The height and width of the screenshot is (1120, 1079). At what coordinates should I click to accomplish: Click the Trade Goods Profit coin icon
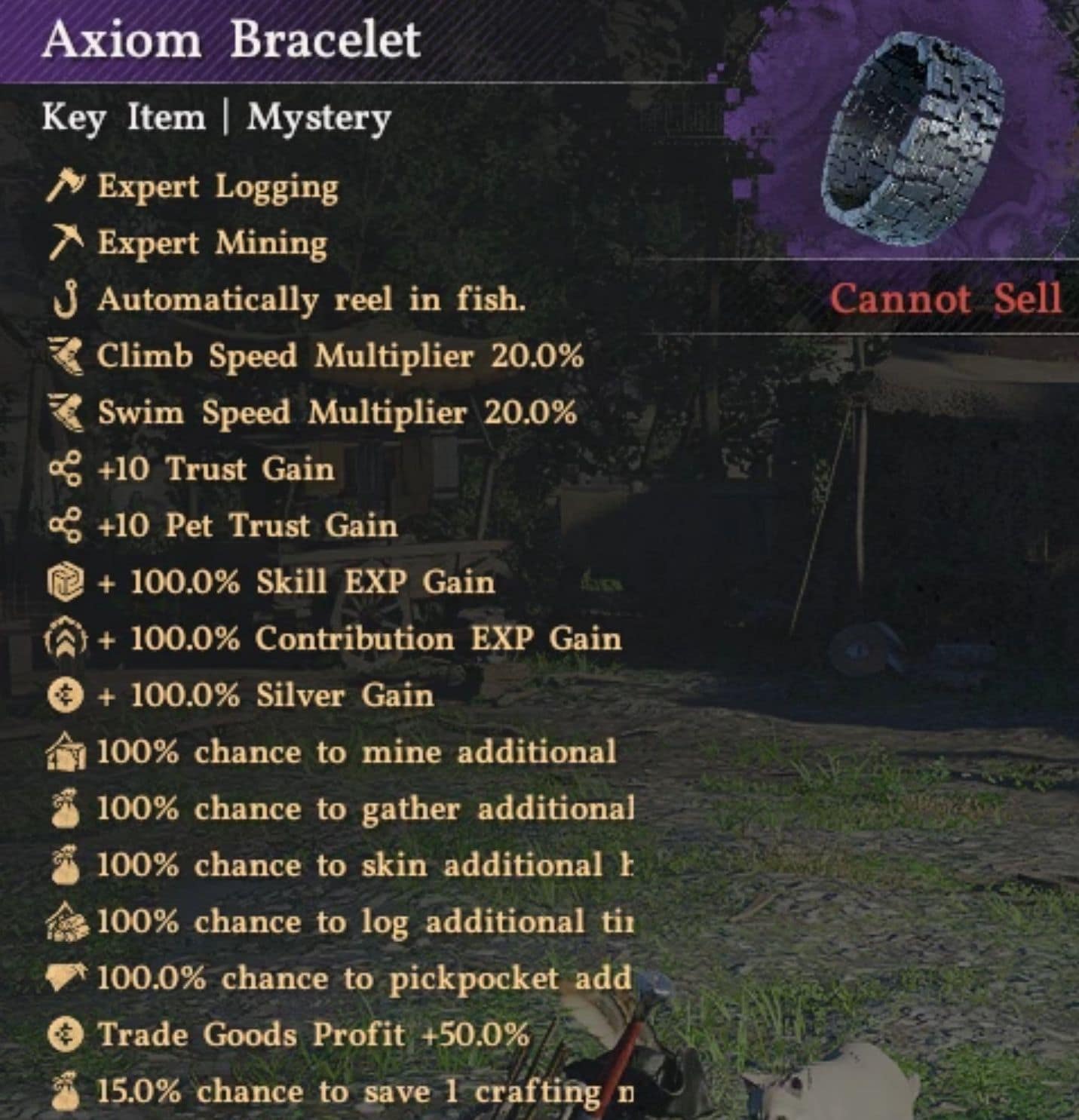66,1035
